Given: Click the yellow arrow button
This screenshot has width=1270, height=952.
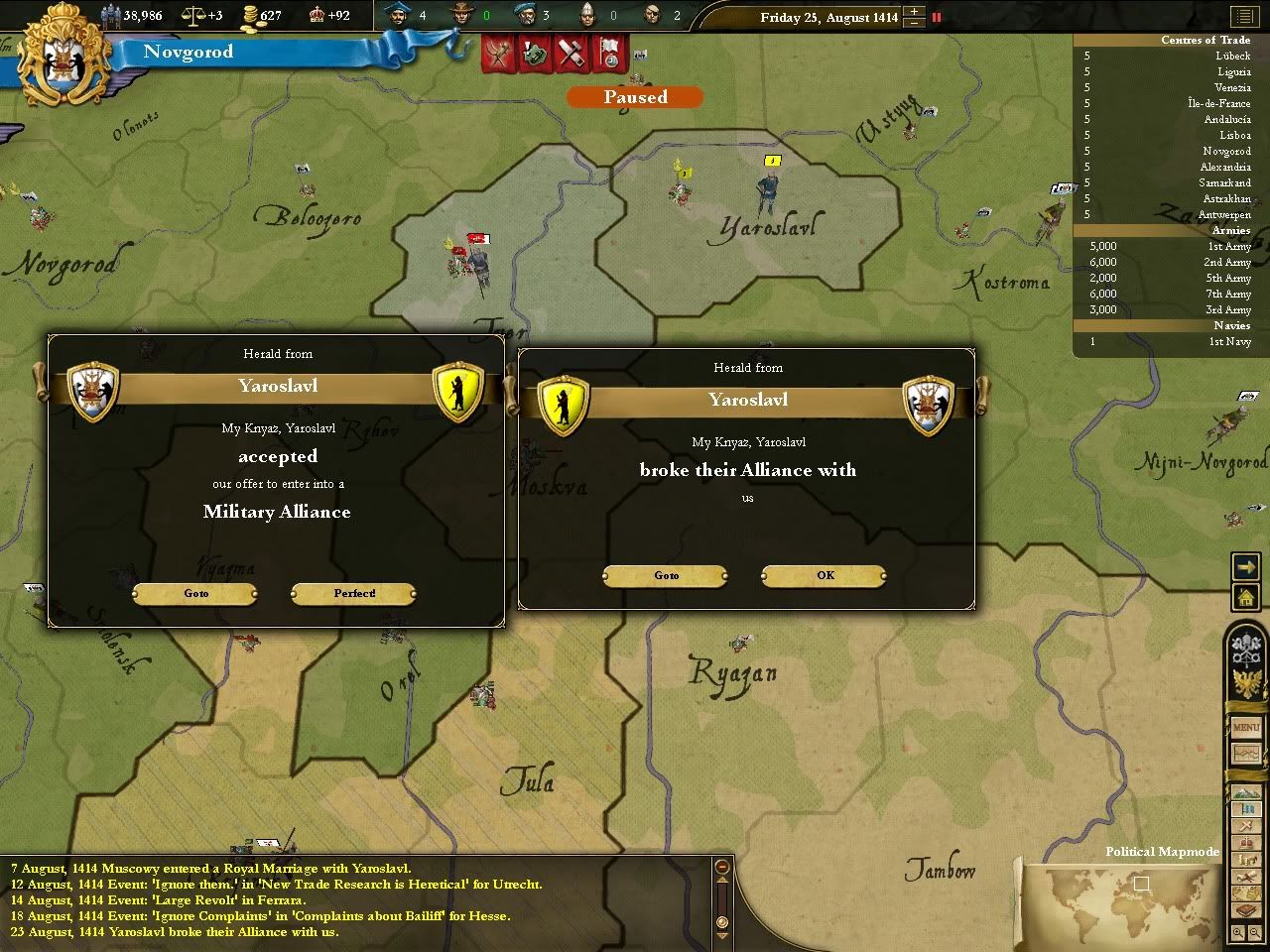Looking at the screenshot, I should point(1245,566).
